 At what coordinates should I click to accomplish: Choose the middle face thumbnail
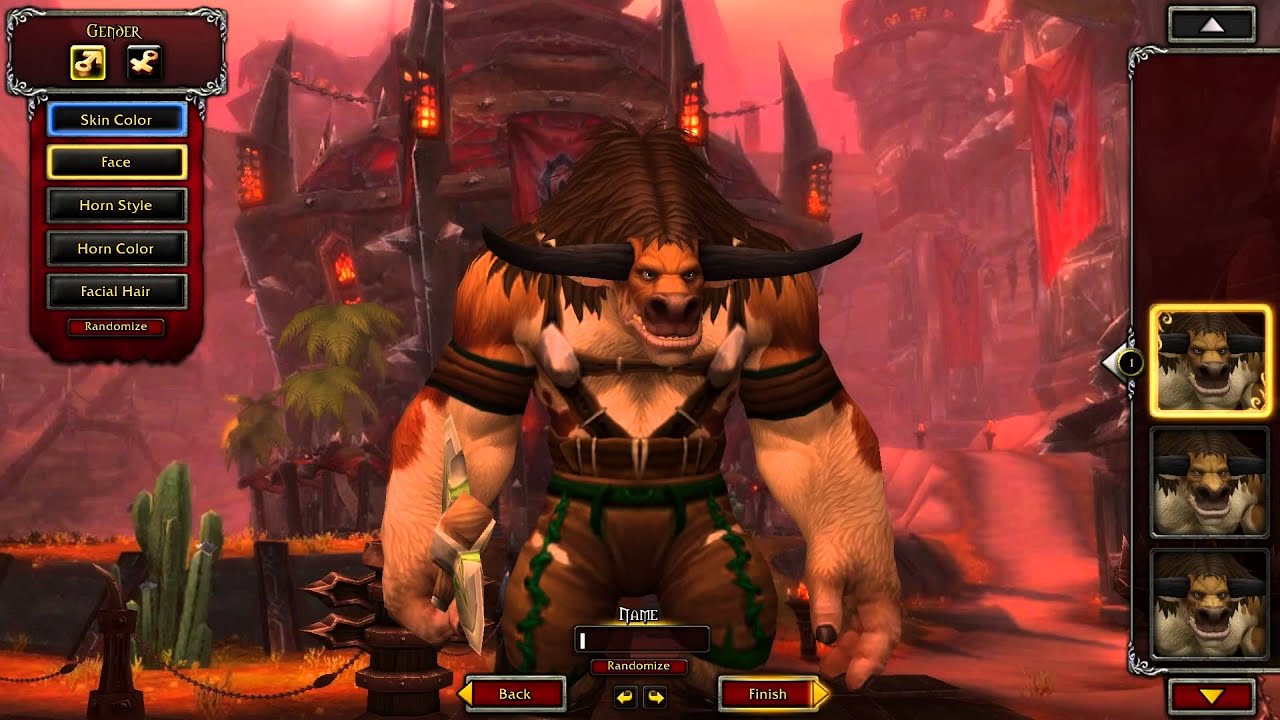1210,482
